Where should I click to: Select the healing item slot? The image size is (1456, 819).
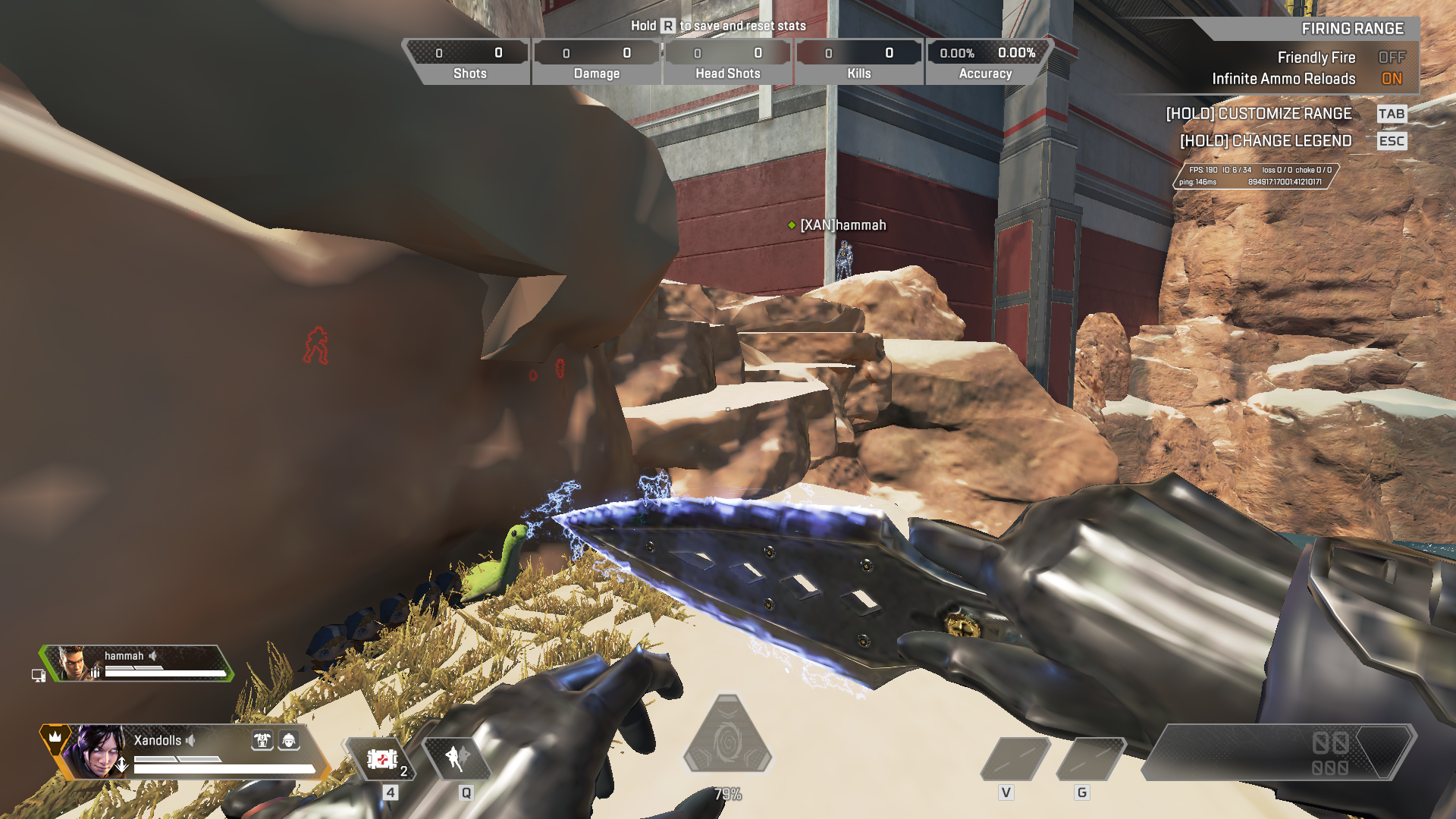click(381, 759)
